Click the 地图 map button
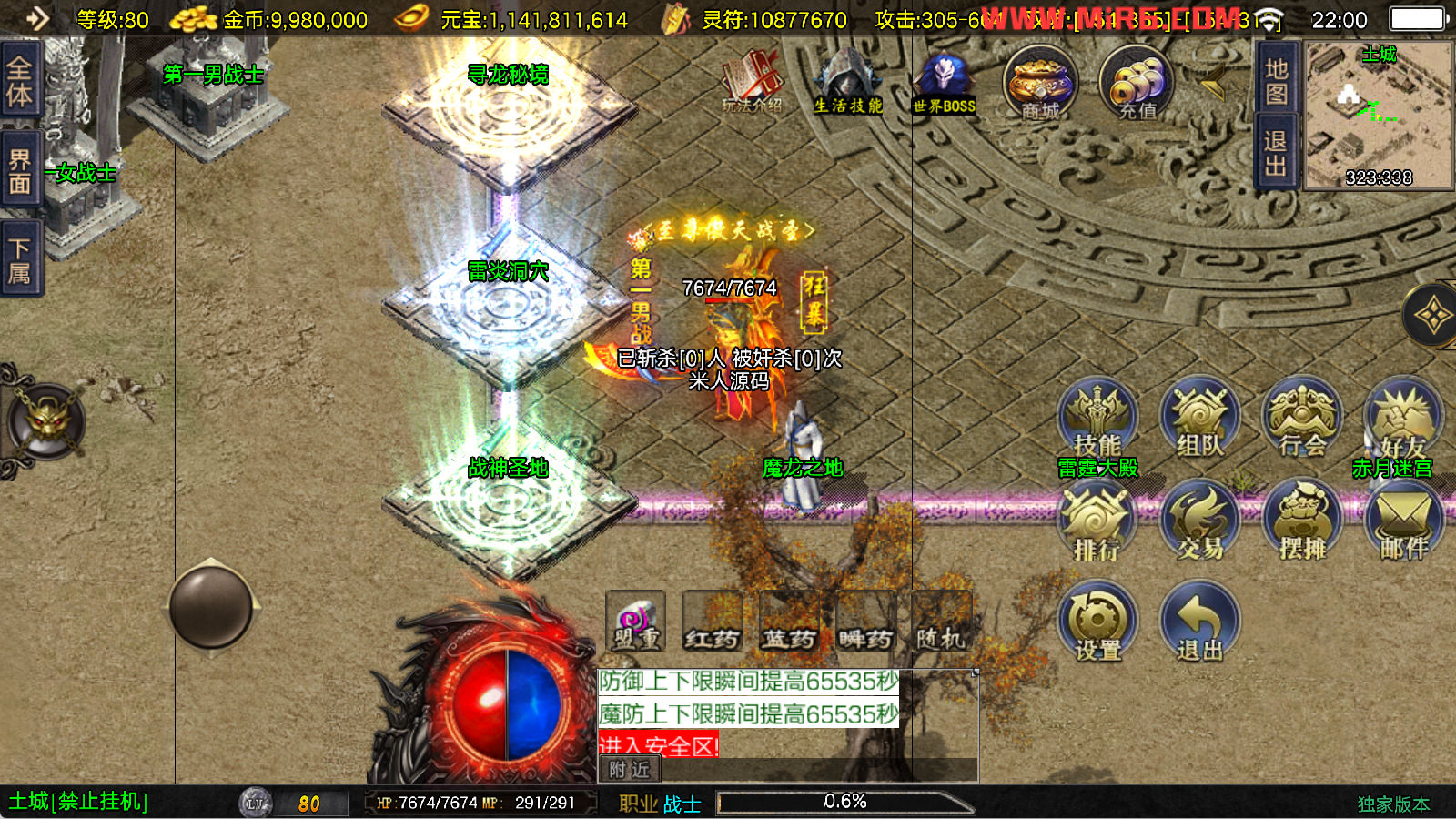The image size is (1456, 819). point(1276,82)
